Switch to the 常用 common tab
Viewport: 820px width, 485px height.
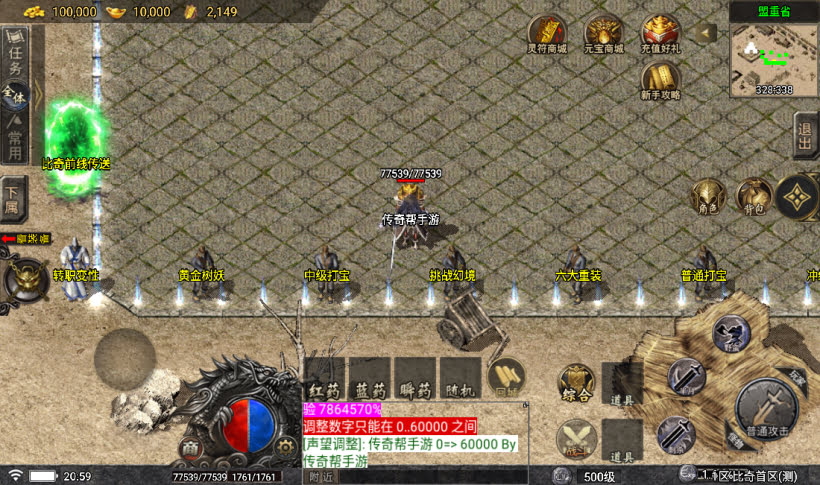click(15, 138)
